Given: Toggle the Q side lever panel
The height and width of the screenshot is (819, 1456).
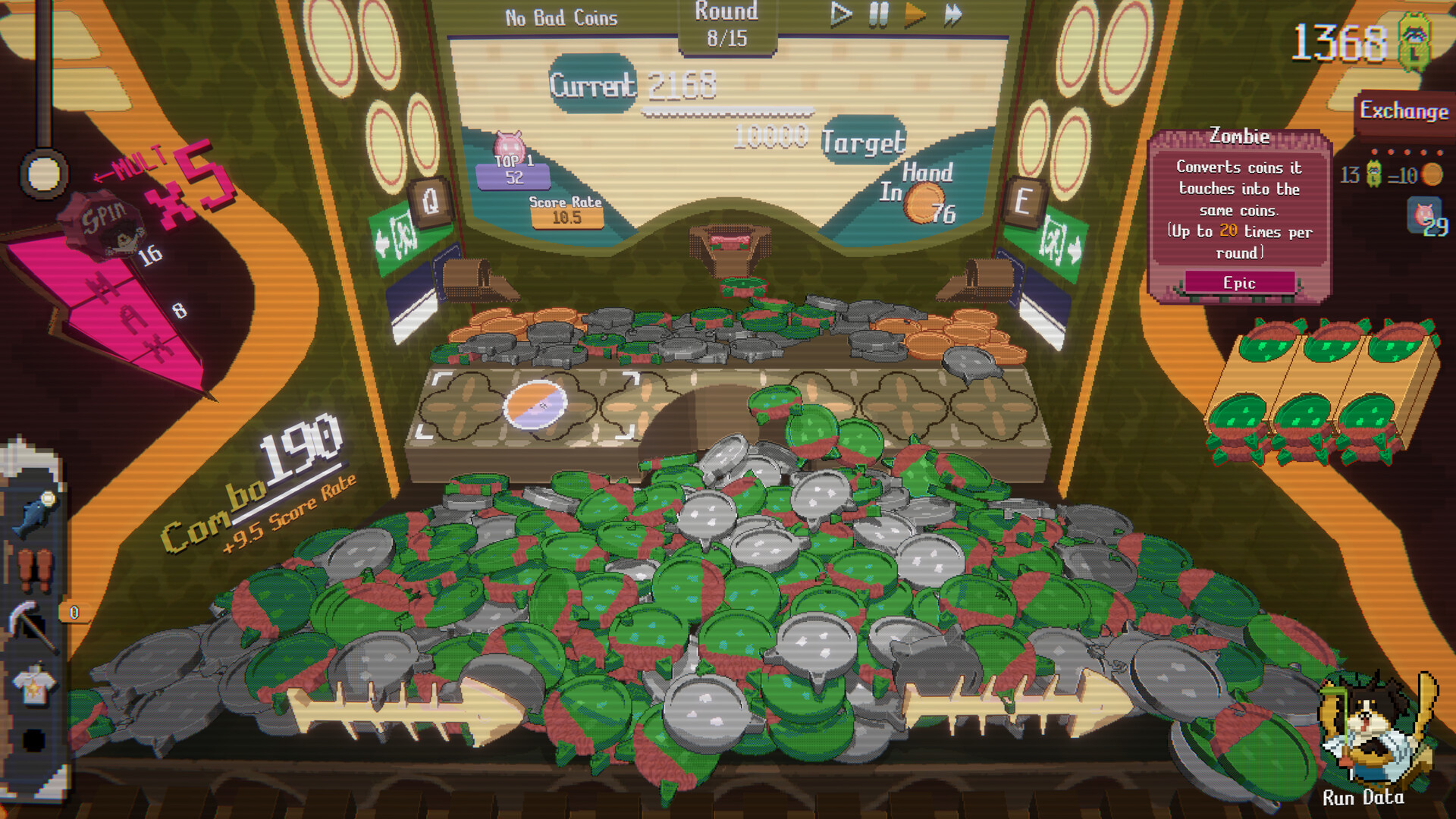Looking at the screenshot, I should point(430,202).
